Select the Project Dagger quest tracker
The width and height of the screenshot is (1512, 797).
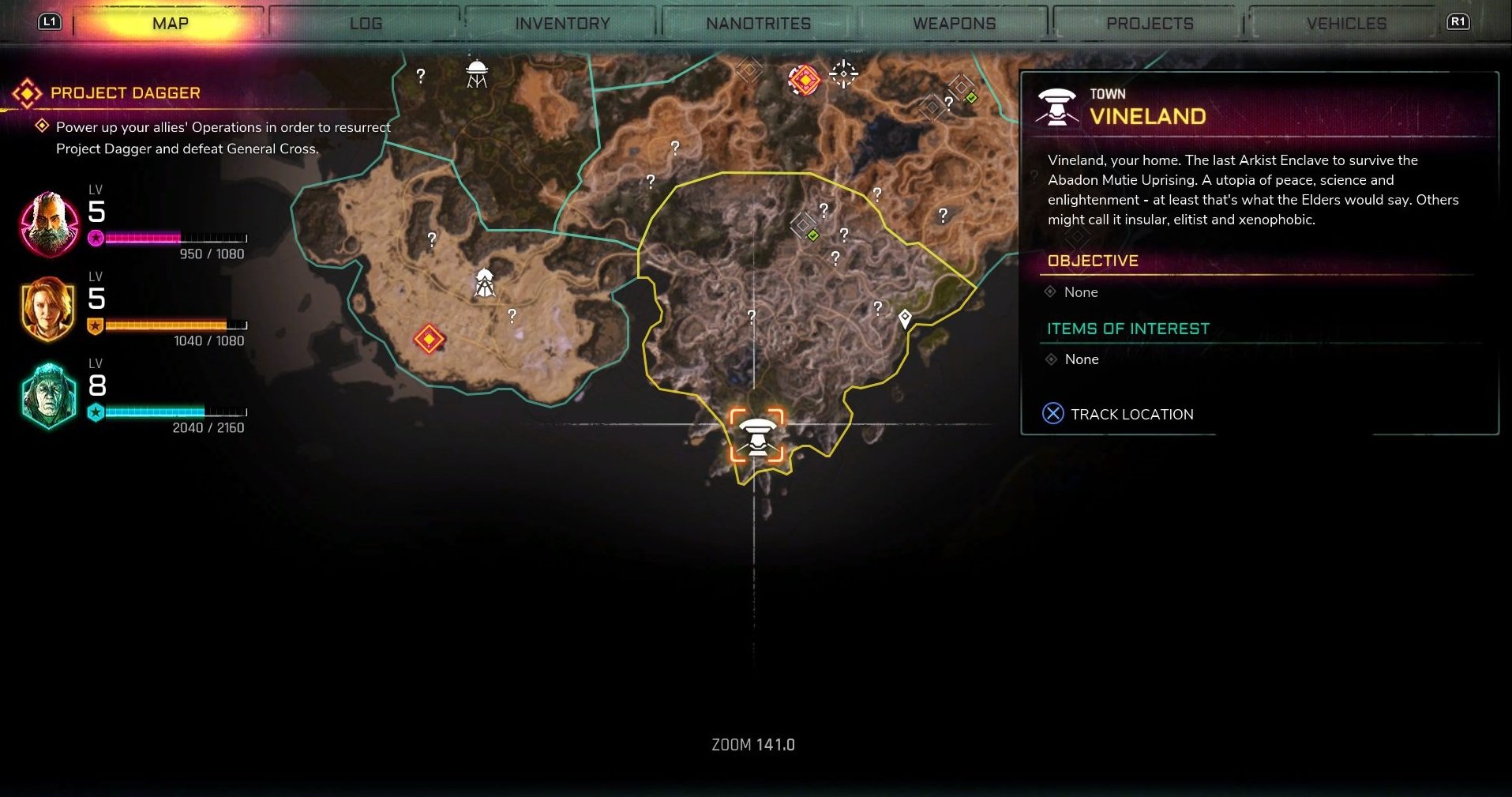coord(125,93)
